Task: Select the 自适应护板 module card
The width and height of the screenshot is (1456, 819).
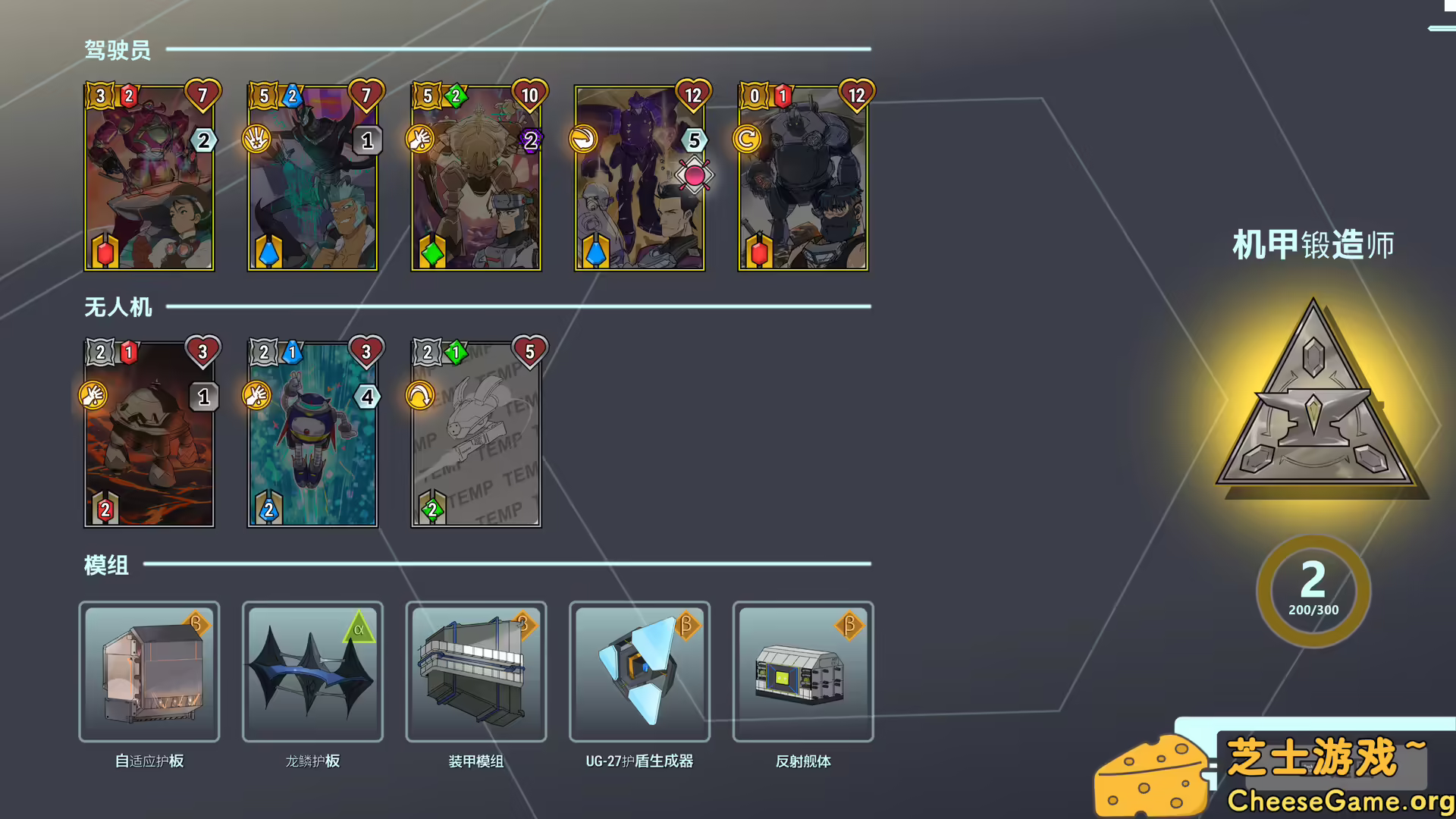Action: (x=149, y=673)
